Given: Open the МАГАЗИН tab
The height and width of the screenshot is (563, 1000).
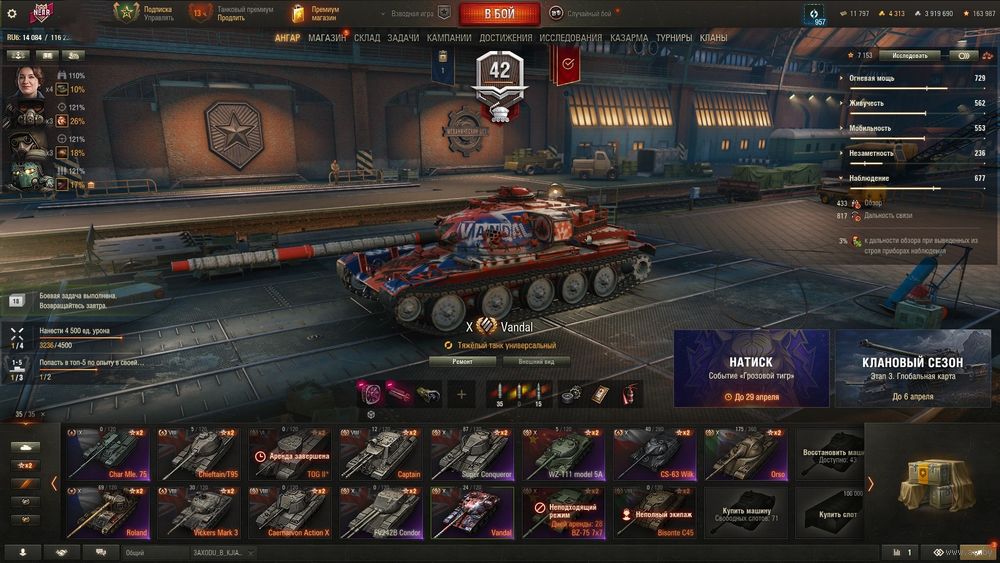Looking at the screenshot, I should pos(327,38).
